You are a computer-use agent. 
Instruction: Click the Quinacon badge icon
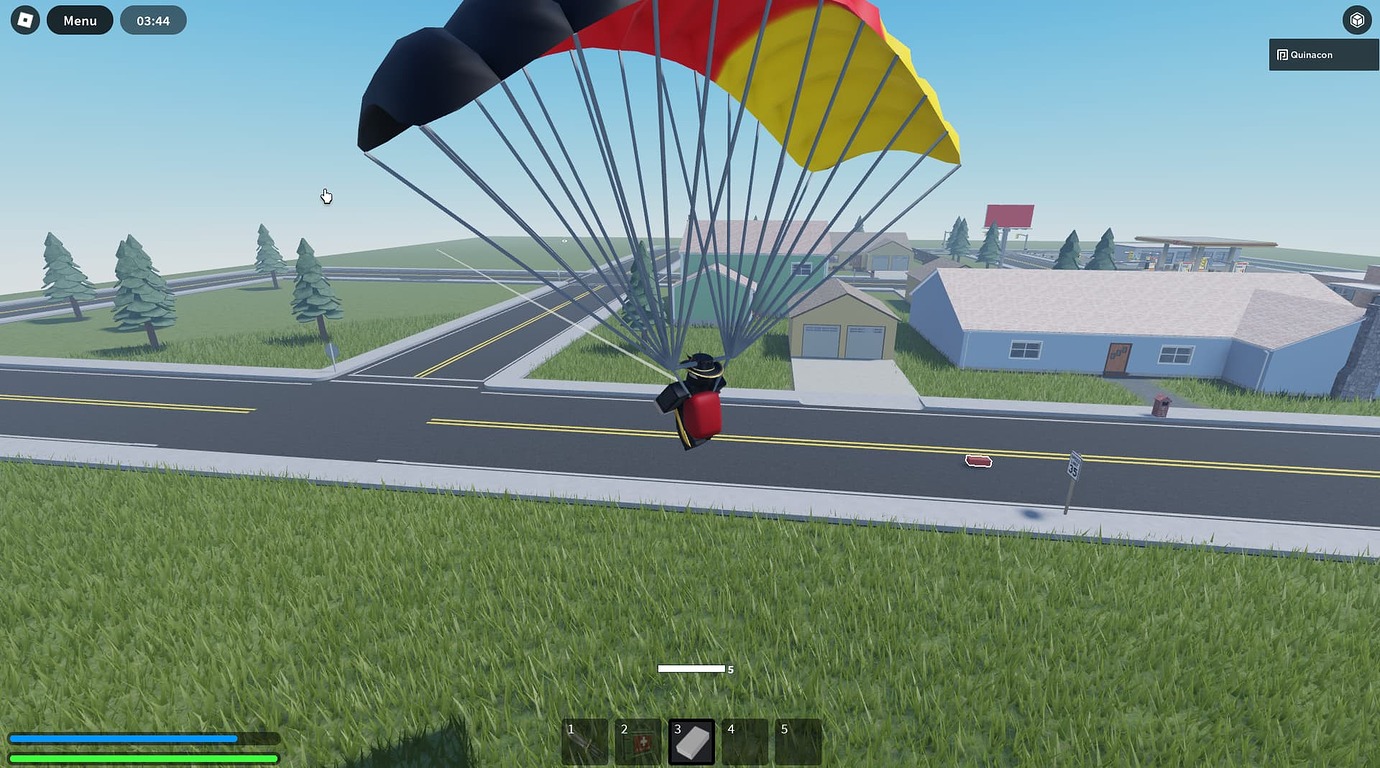click(x=1281, y=55)
